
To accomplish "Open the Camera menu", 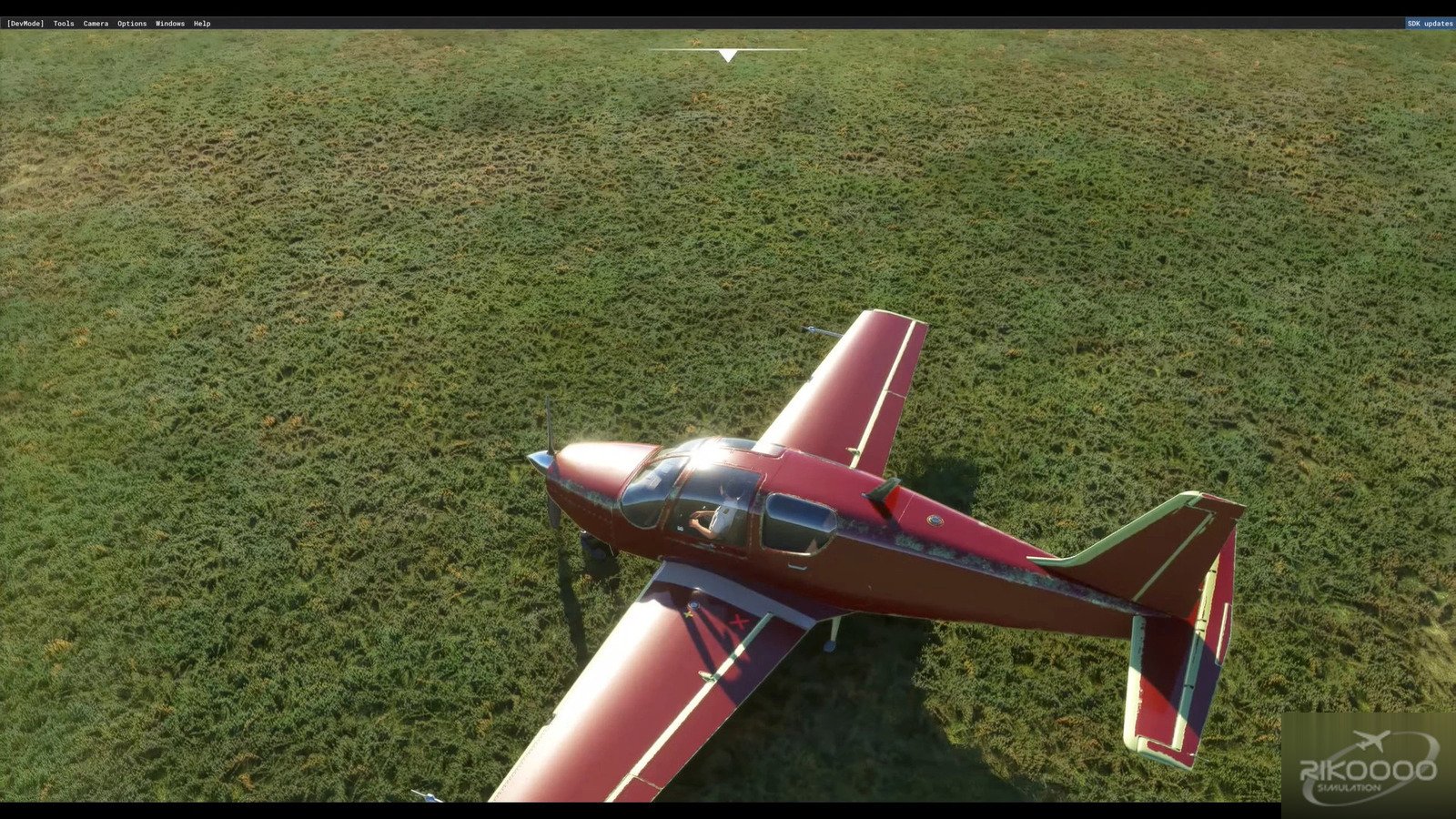I will 96,24.
